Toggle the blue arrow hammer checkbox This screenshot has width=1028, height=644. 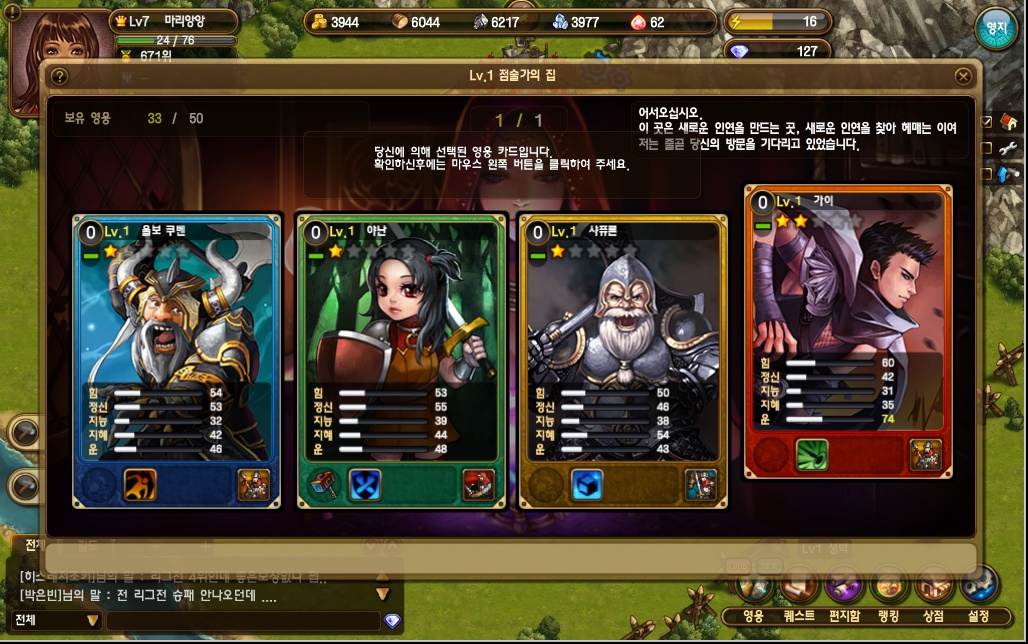tap(987, 174)
